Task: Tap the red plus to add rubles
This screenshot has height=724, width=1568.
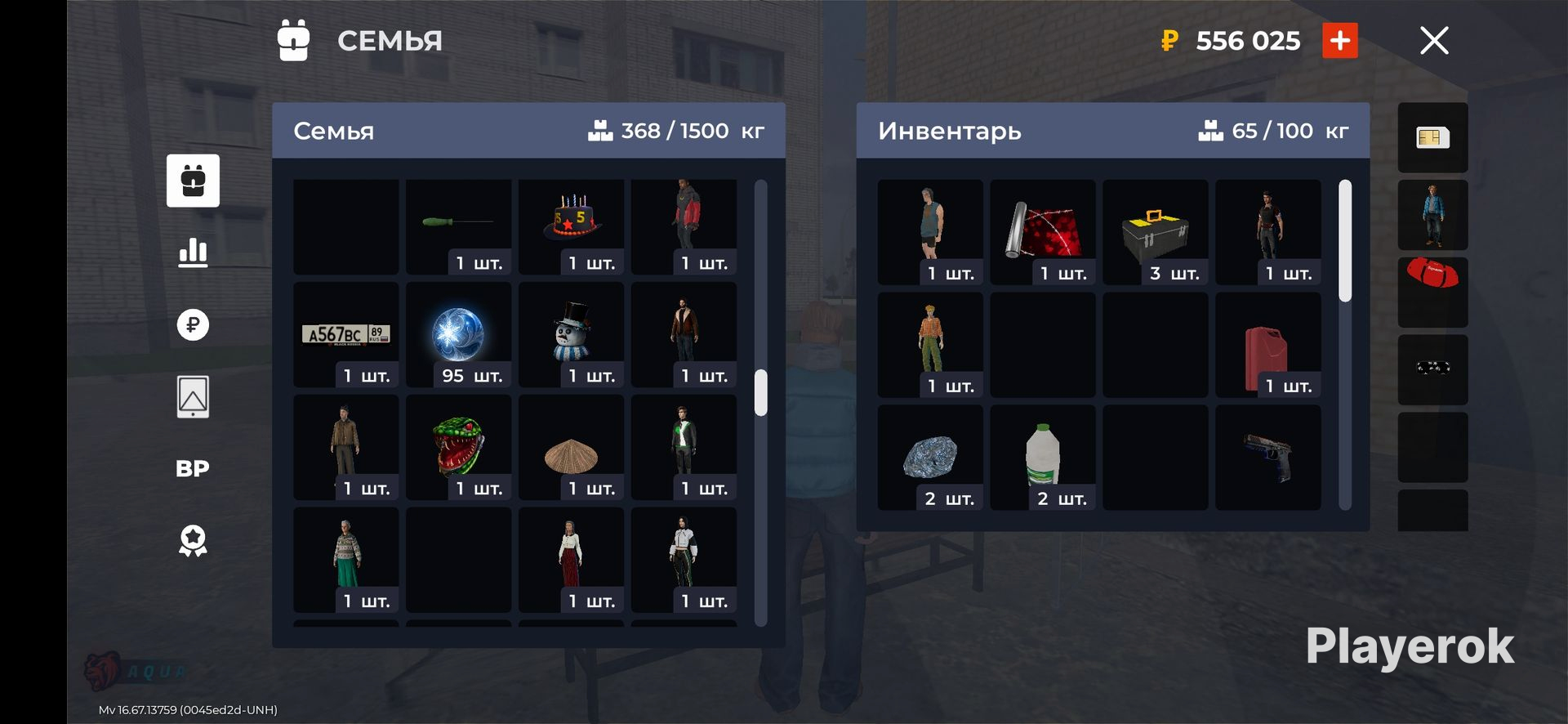Action: [x=1339, y=41]
